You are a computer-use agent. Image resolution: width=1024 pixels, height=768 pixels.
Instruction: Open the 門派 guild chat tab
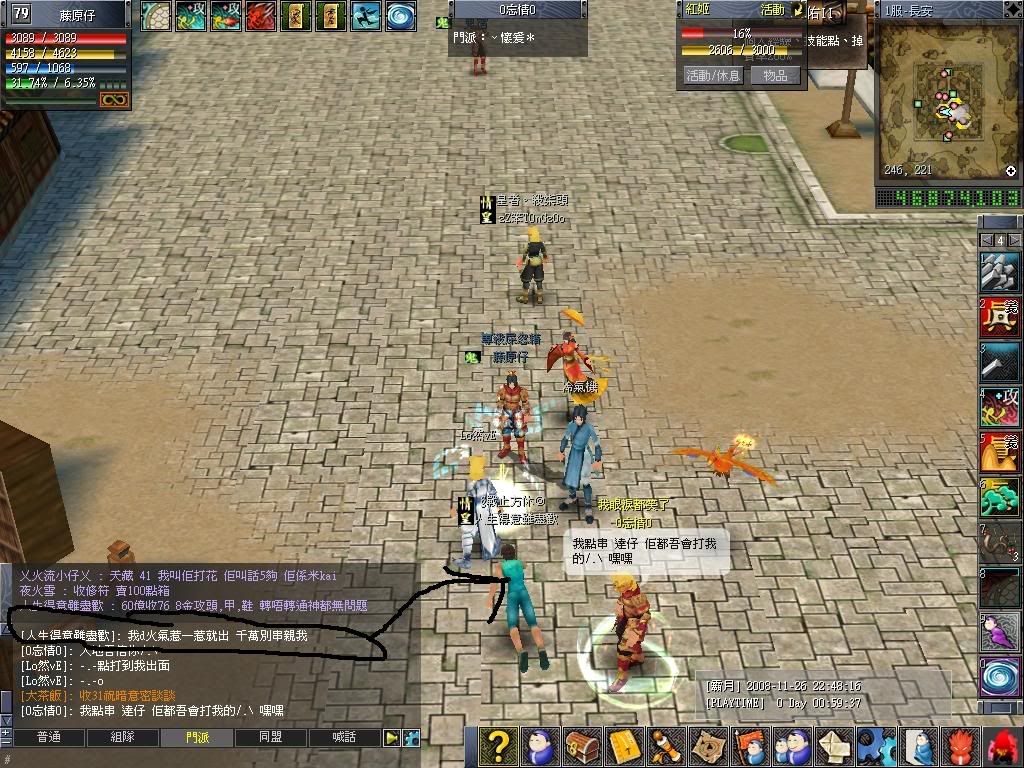197,738
